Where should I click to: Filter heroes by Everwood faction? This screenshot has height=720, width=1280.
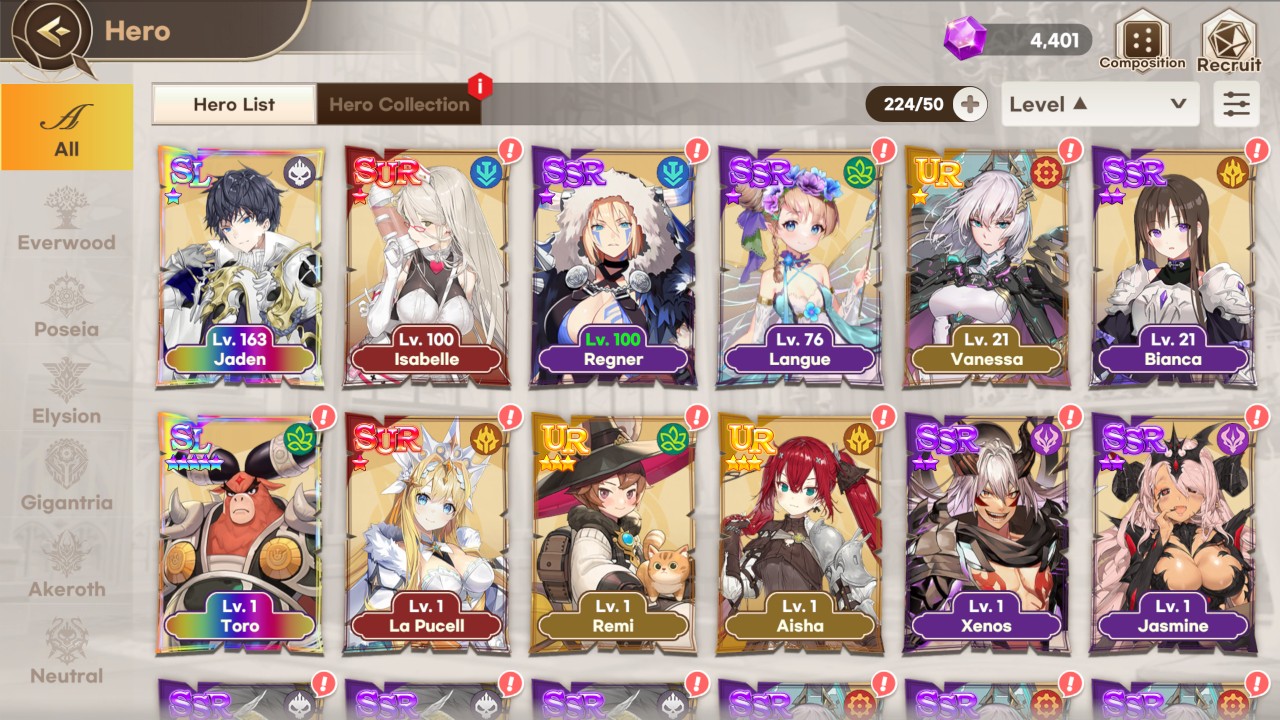click(67, 220)
